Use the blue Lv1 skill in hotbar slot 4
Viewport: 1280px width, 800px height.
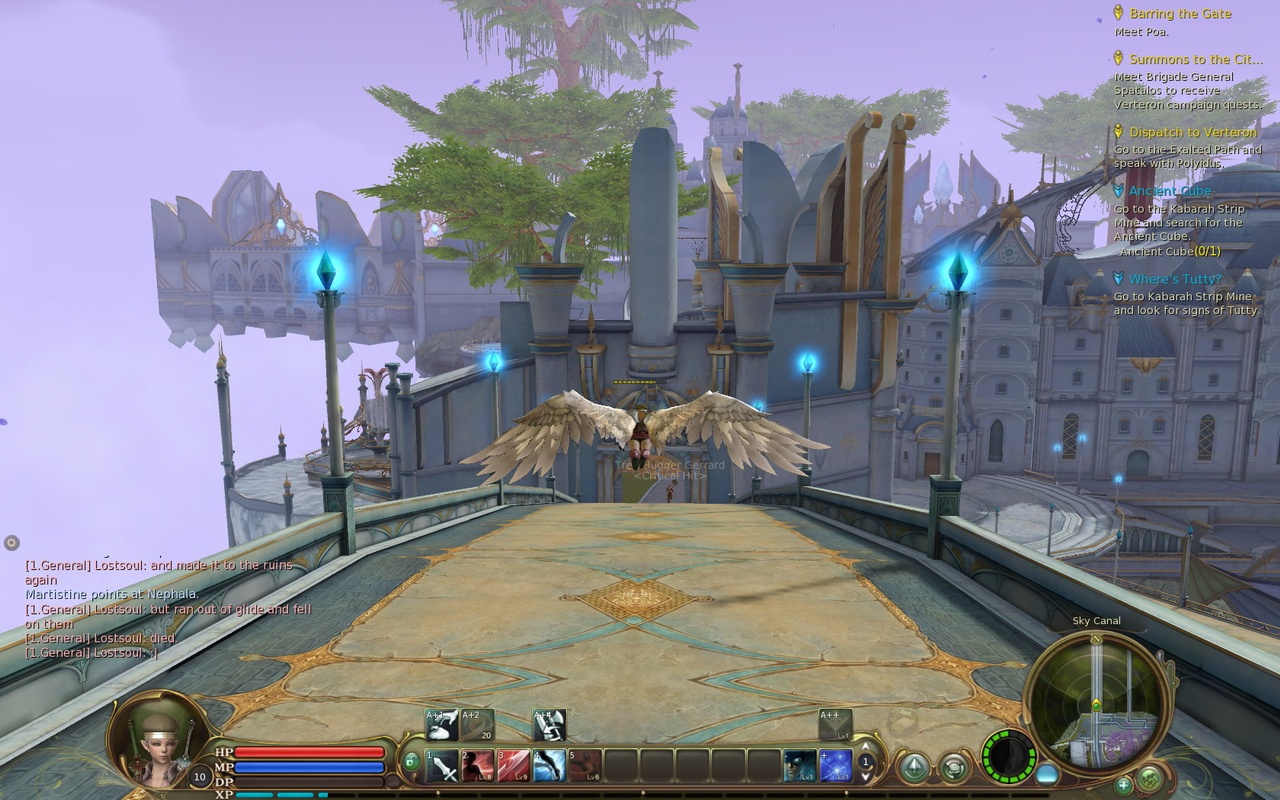548,764
